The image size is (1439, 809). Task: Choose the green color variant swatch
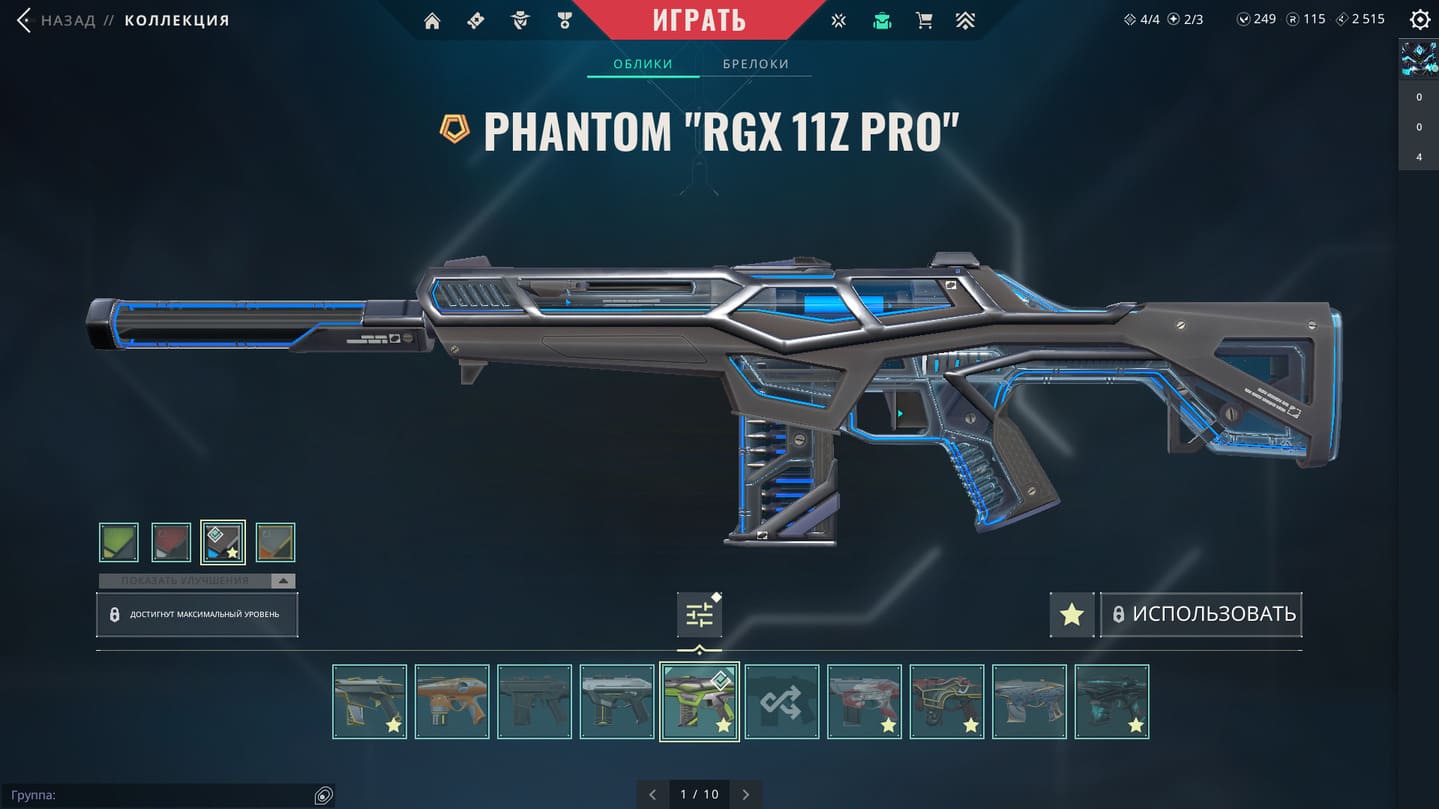point(119,542)
